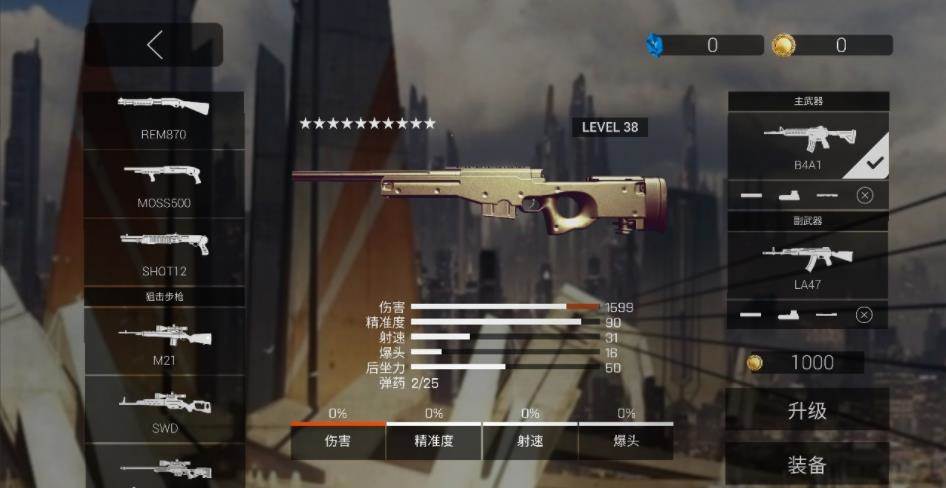Choose the SWD sniper rifle
Screen dimensions: 946x488
164,409
